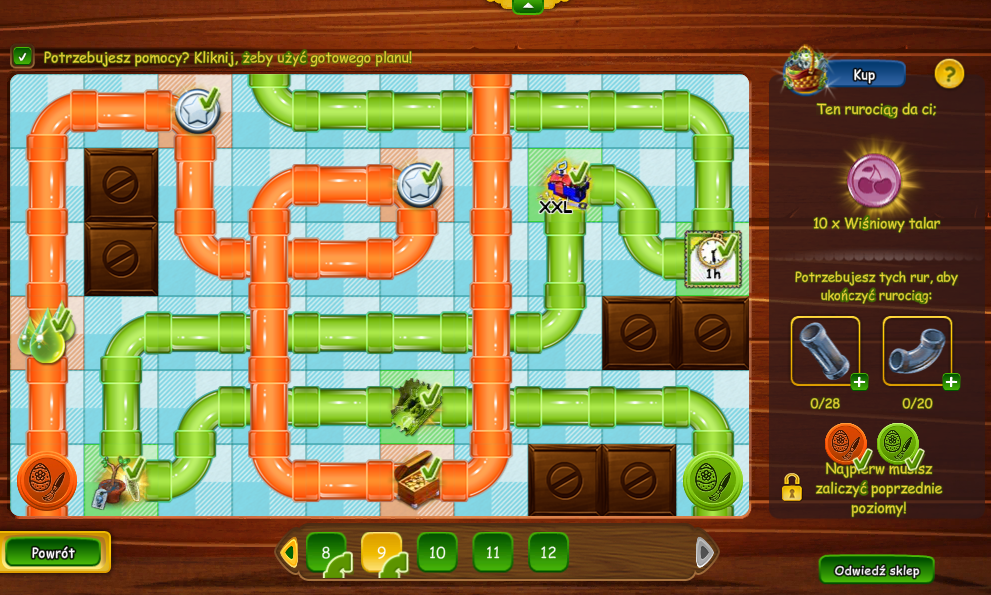This screenshot has width=991, height=595.
Task: Open the yellow question mark help
Action: pos(948,73)
